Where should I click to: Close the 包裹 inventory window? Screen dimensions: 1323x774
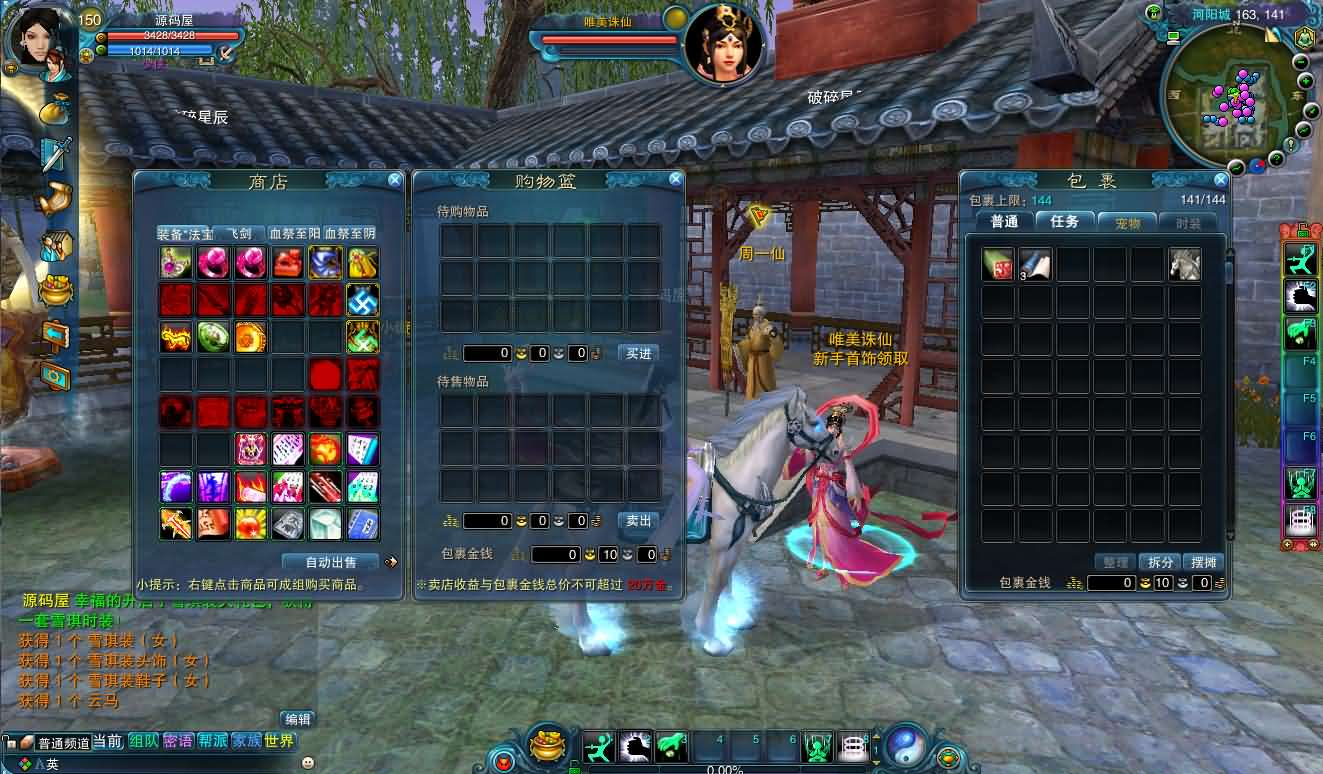point(1220,180)
